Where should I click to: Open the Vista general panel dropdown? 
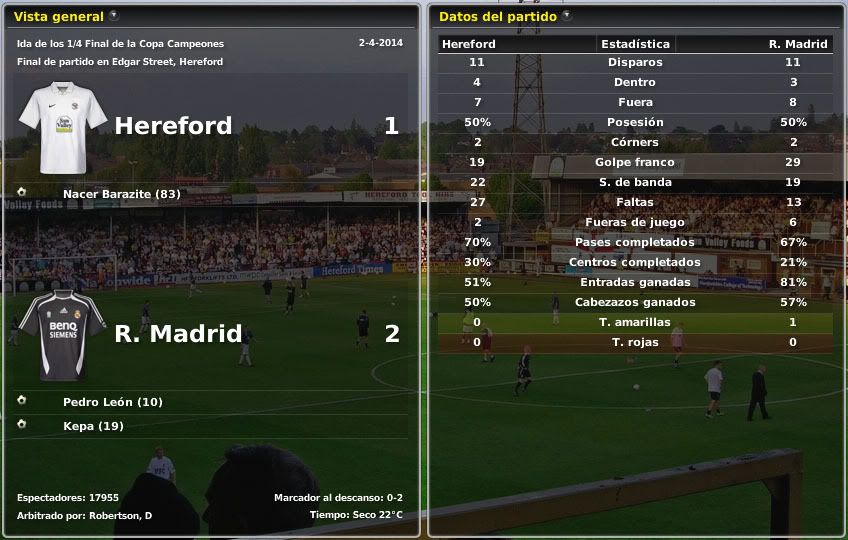pyautogui.click(x=114, y=16)
